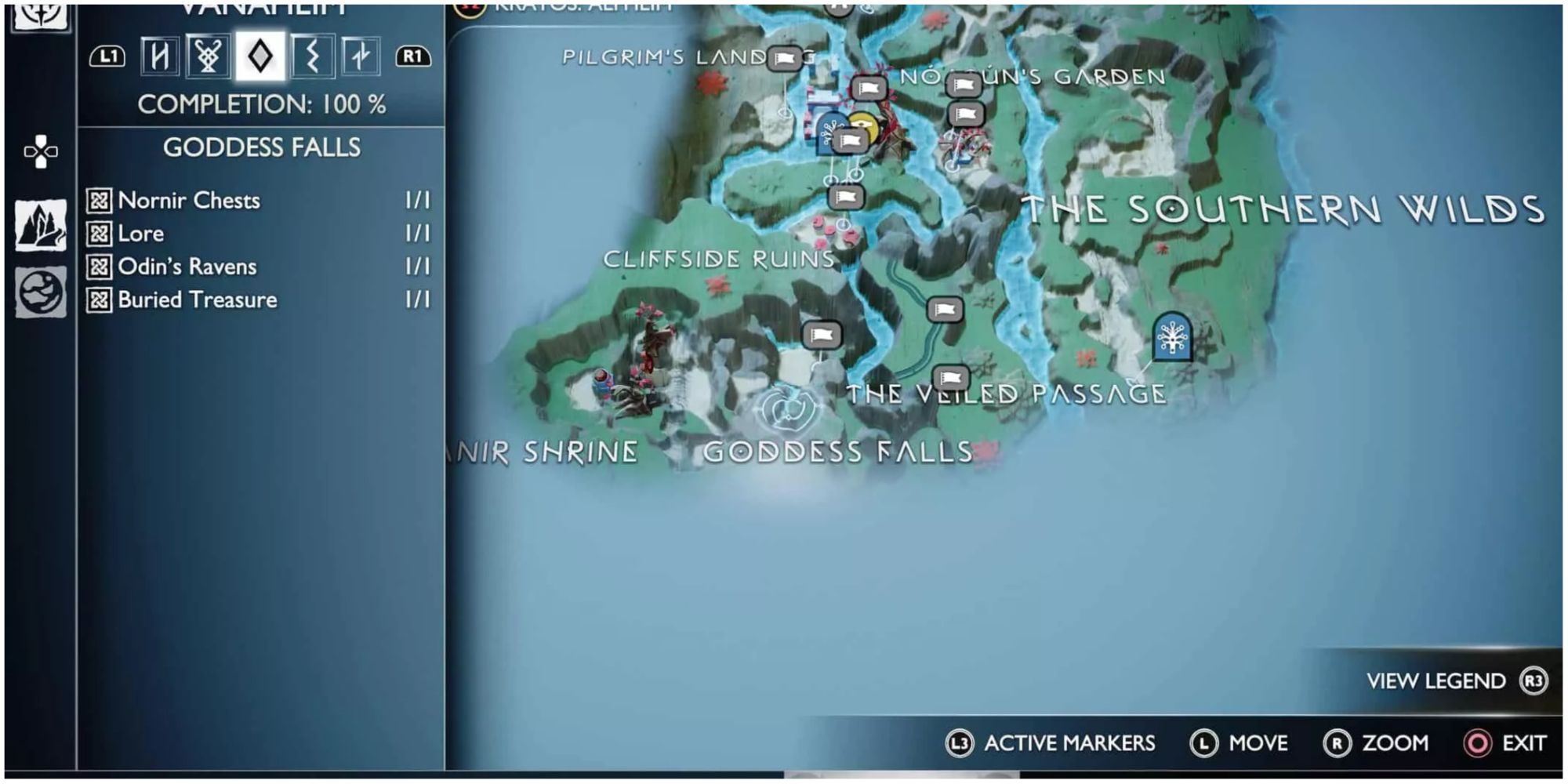Check the Buried Treasure collectible box
The image size is (1568, 784).
coord(99,299)
